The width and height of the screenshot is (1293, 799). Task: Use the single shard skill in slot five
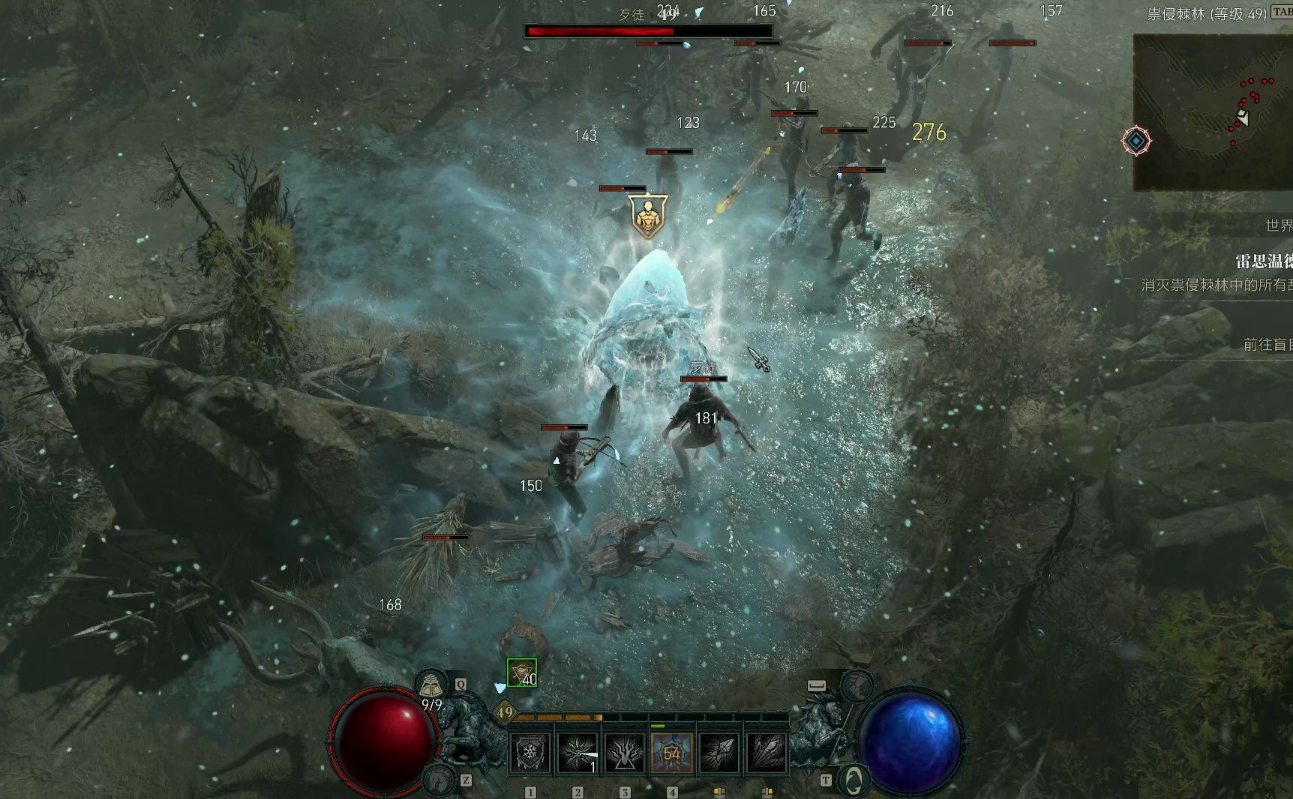(719, 752)
